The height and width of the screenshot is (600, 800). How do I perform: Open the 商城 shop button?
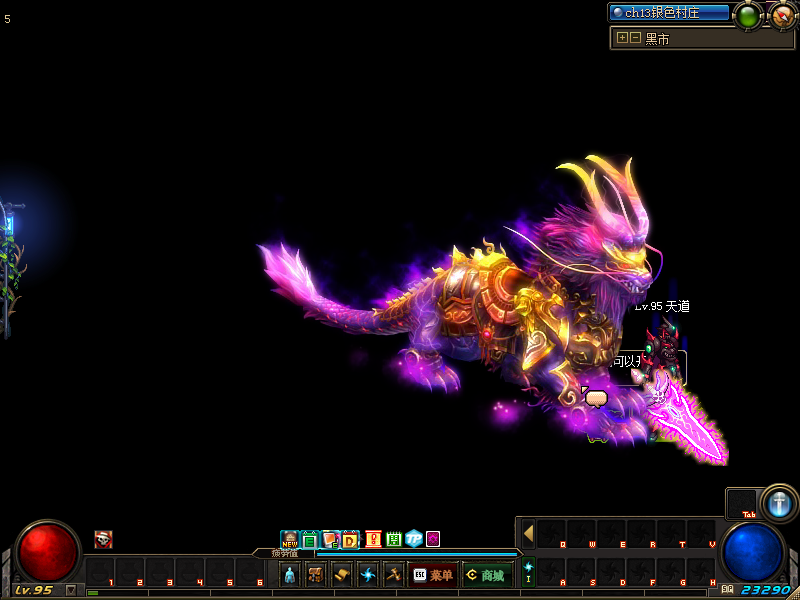(487, 575)
